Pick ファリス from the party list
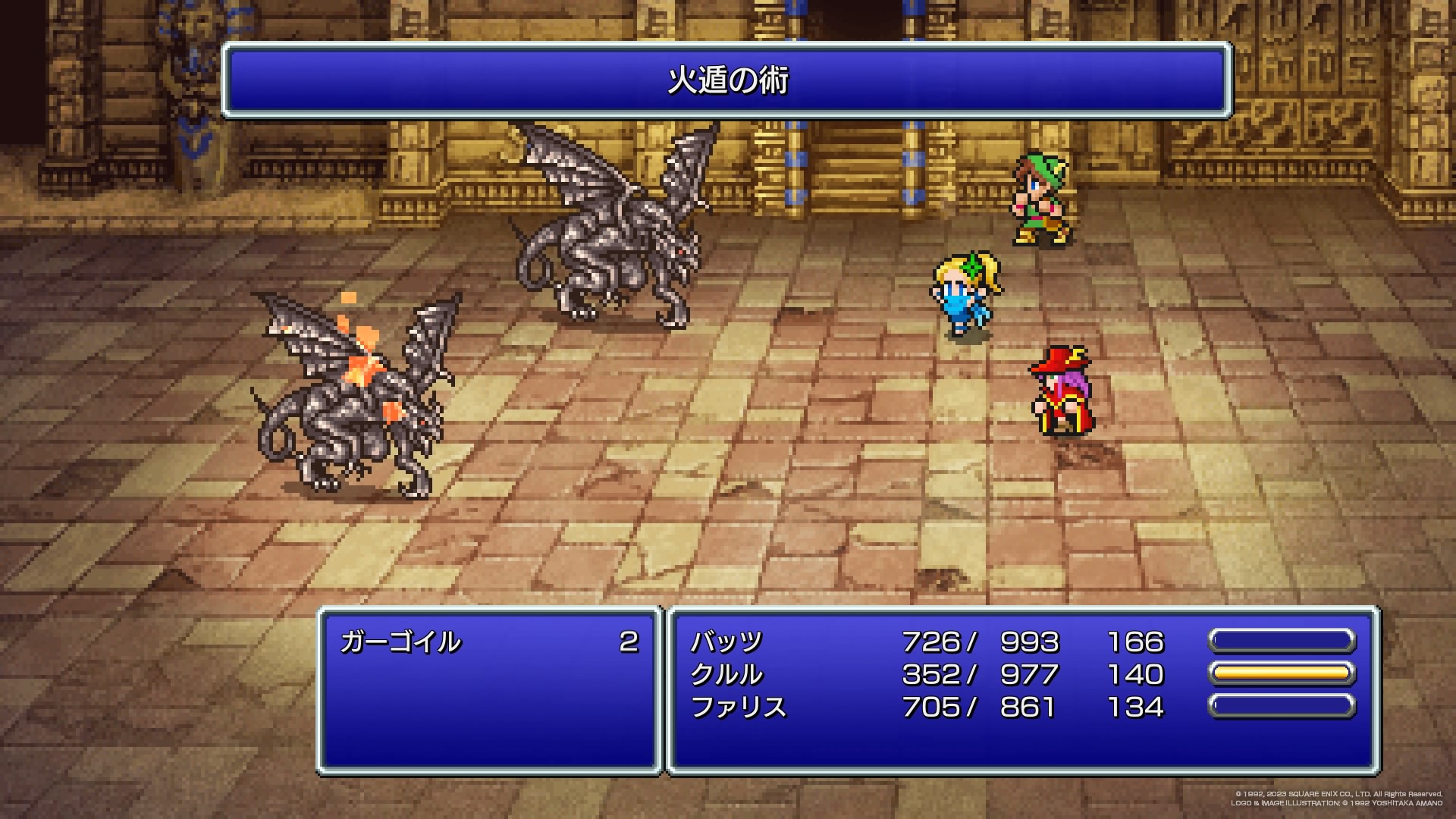 click(x=739, y=708)
